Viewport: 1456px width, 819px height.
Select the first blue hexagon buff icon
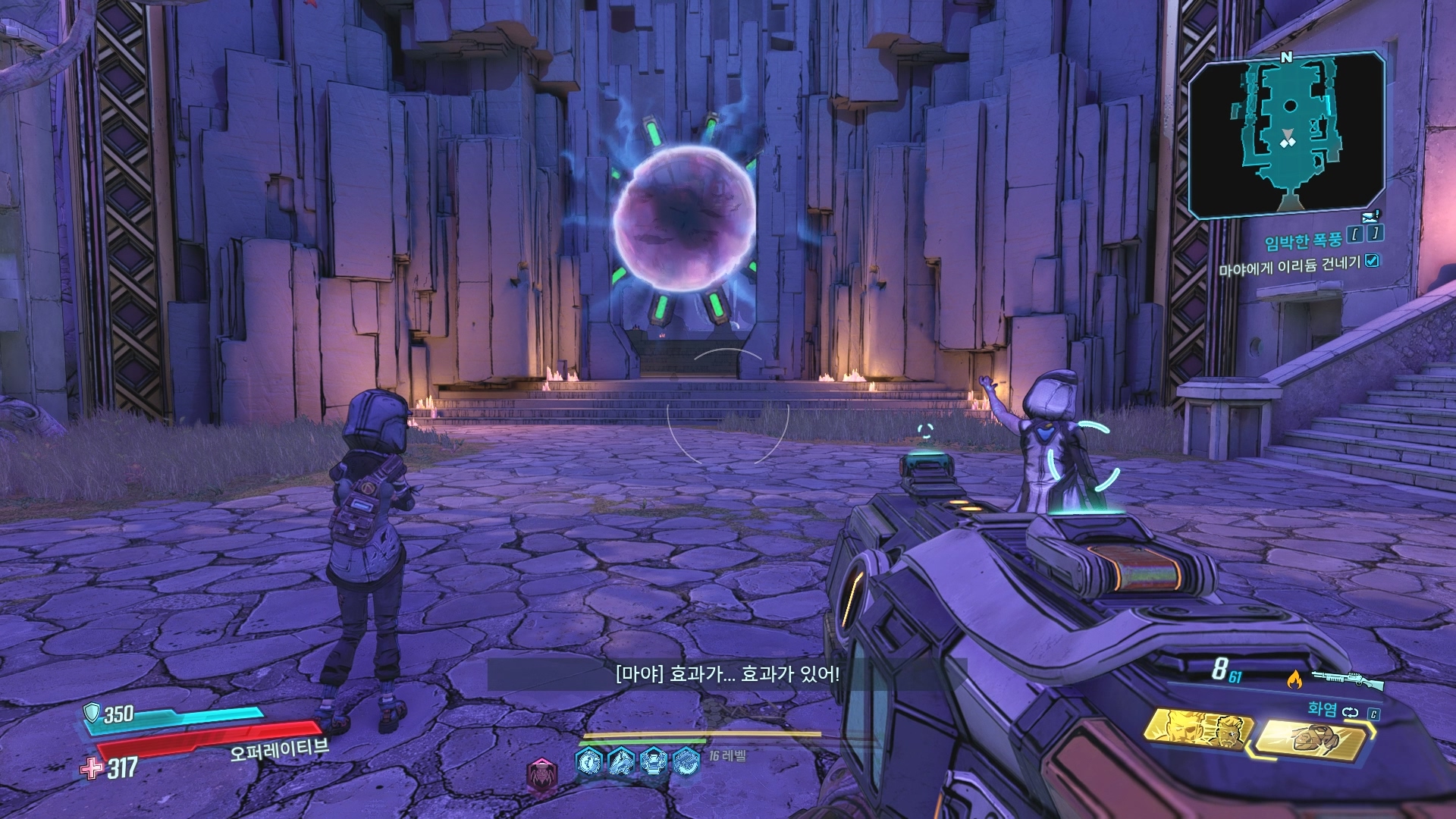click(x=590, y=761)
